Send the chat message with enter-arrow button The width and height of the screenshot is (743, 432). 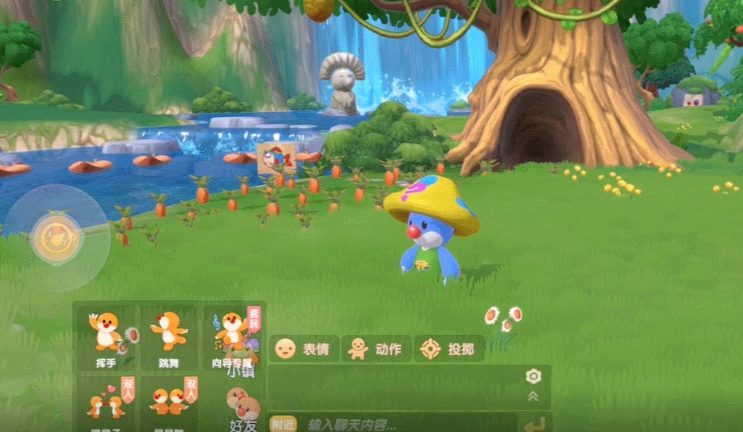click(x=534, y=425)
